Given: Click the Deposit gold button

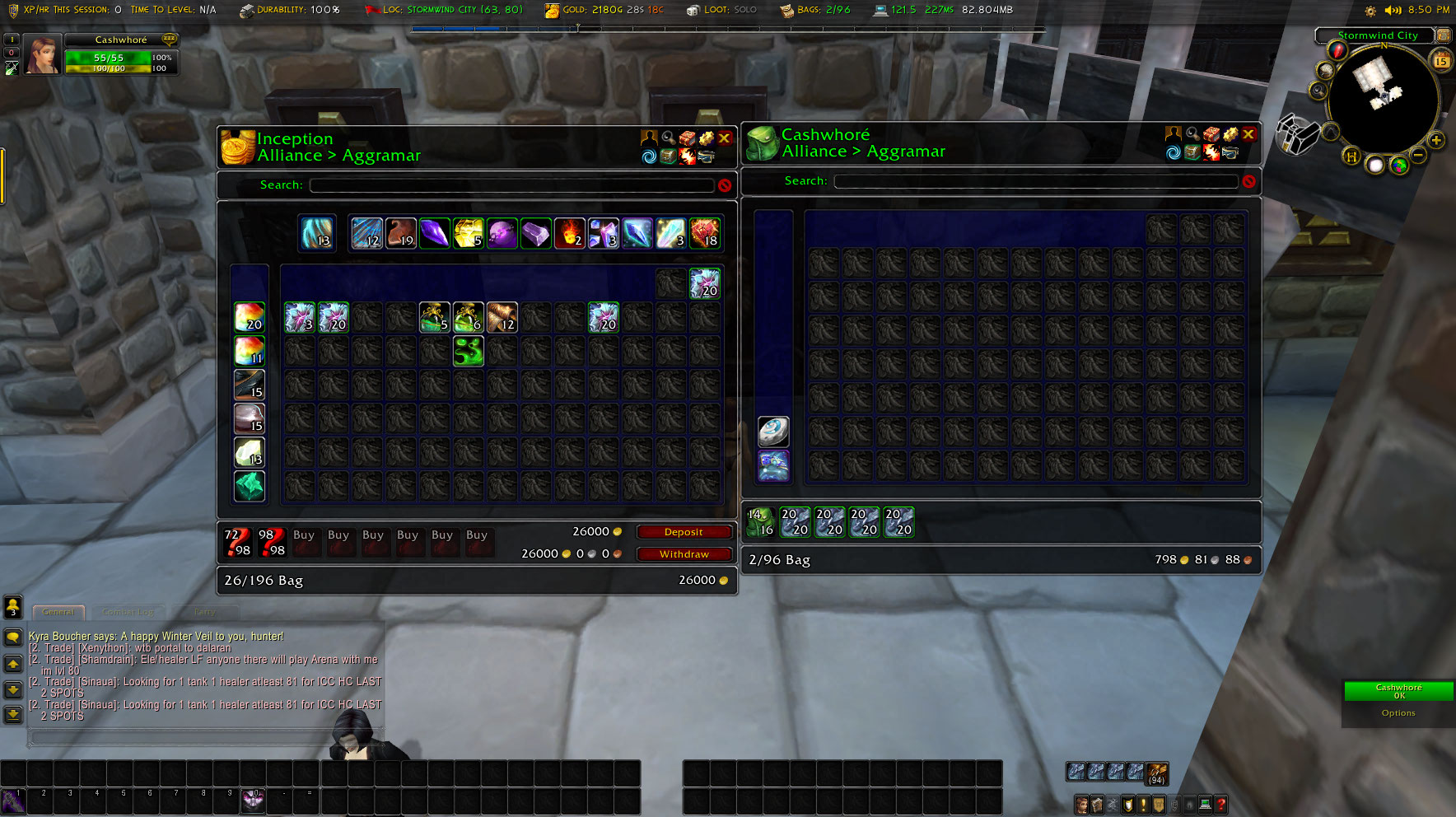Looking at the screenshot, I should point(684,532).
